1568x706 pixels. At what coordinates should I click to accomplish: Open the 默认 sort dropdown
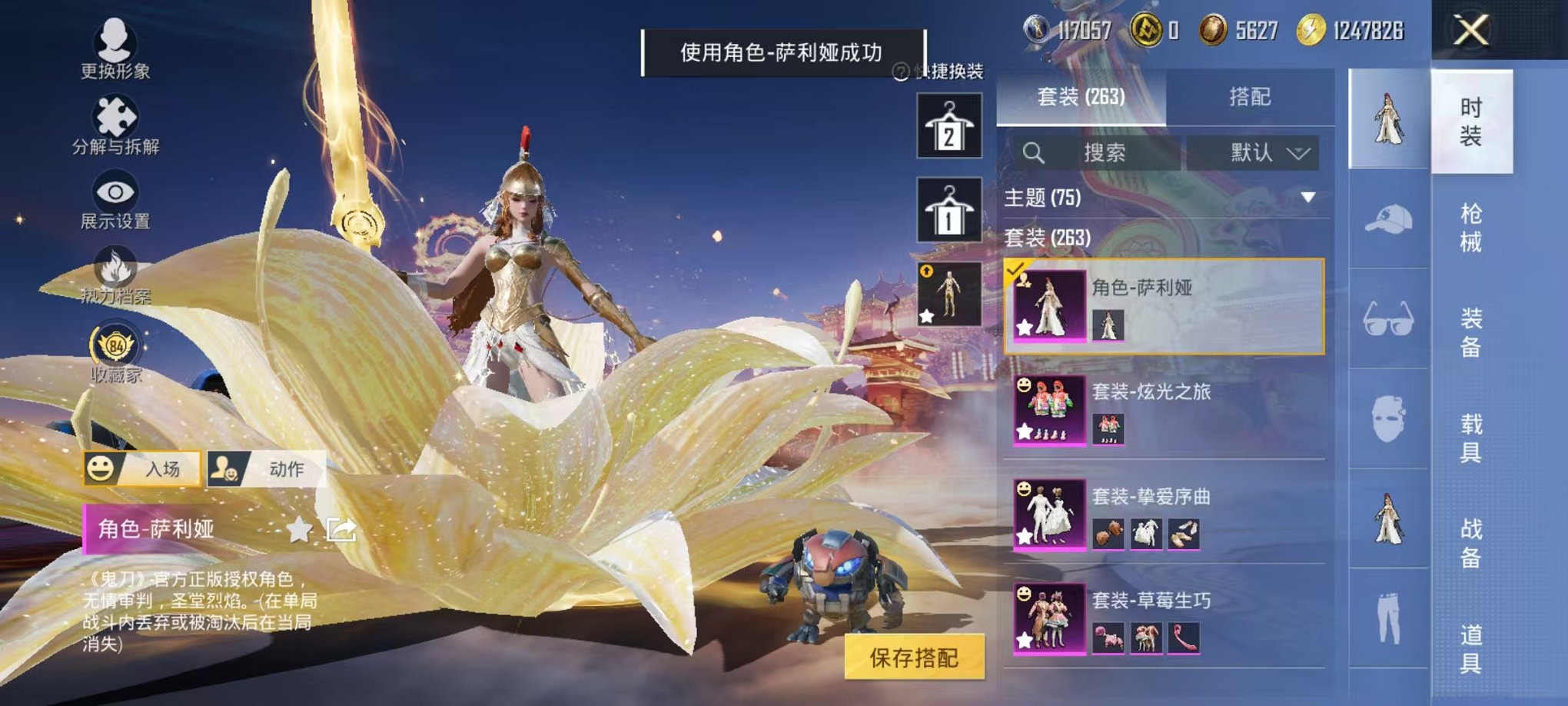1253,152
